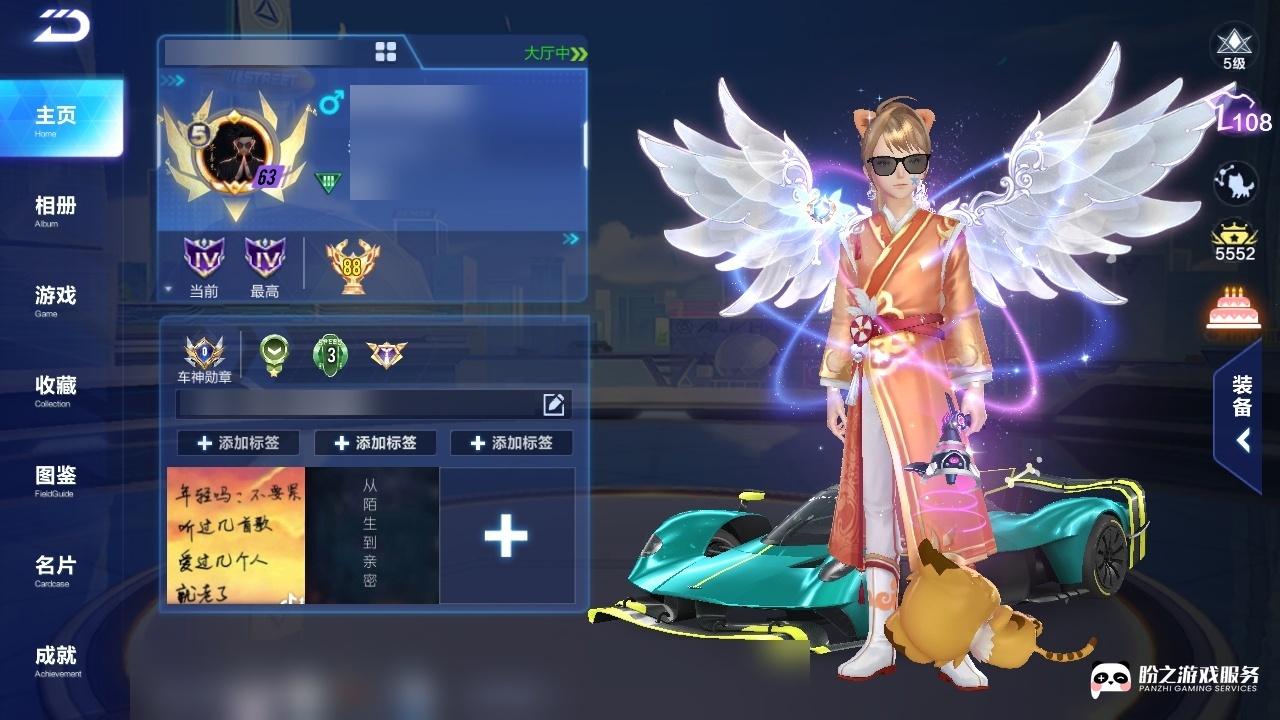Show the 图鉴 FieldGuide tab

[x=56, y=478]
